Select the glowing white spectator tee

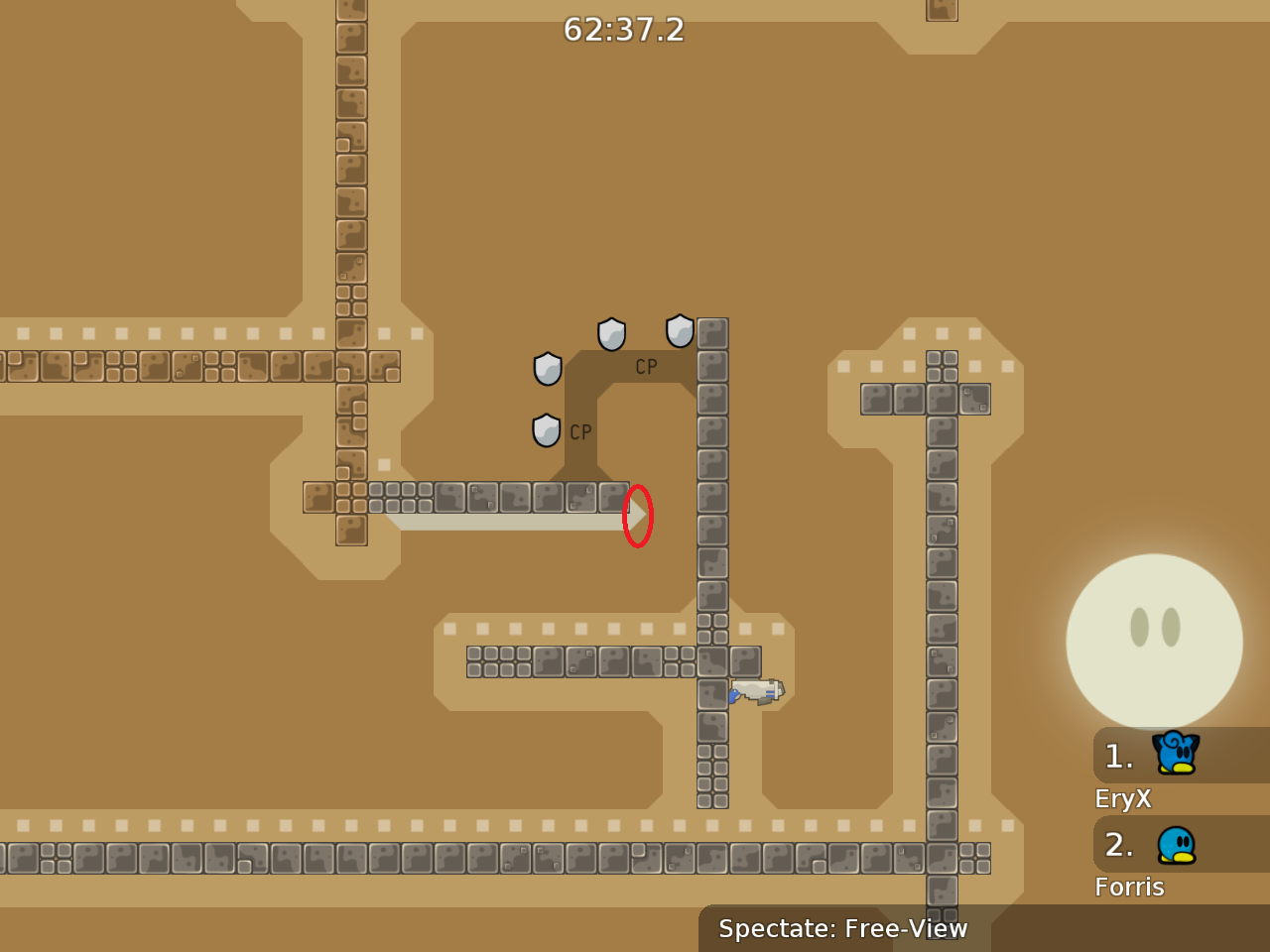1154,640
